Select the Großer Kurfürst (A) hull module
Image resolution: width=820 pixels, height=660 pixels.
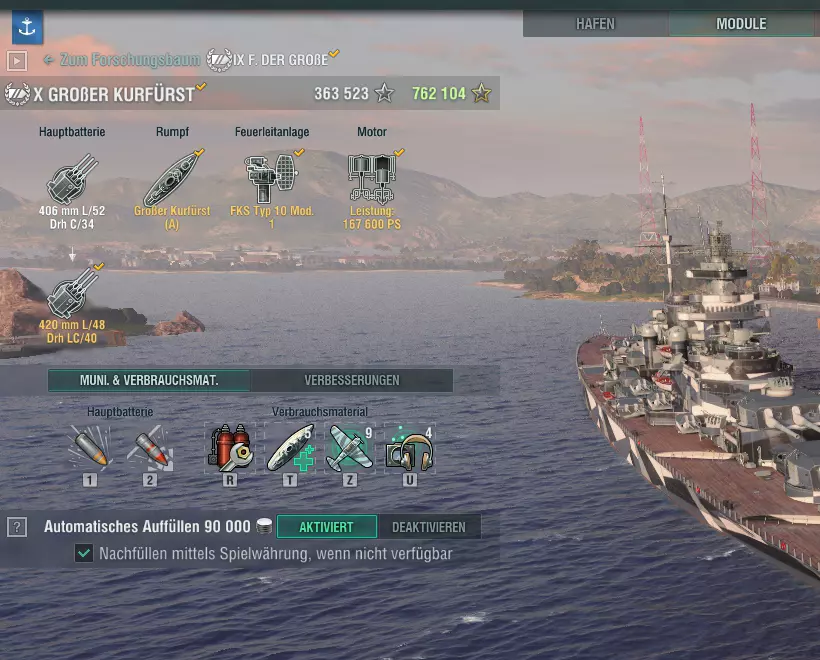(x=172, y=180)
